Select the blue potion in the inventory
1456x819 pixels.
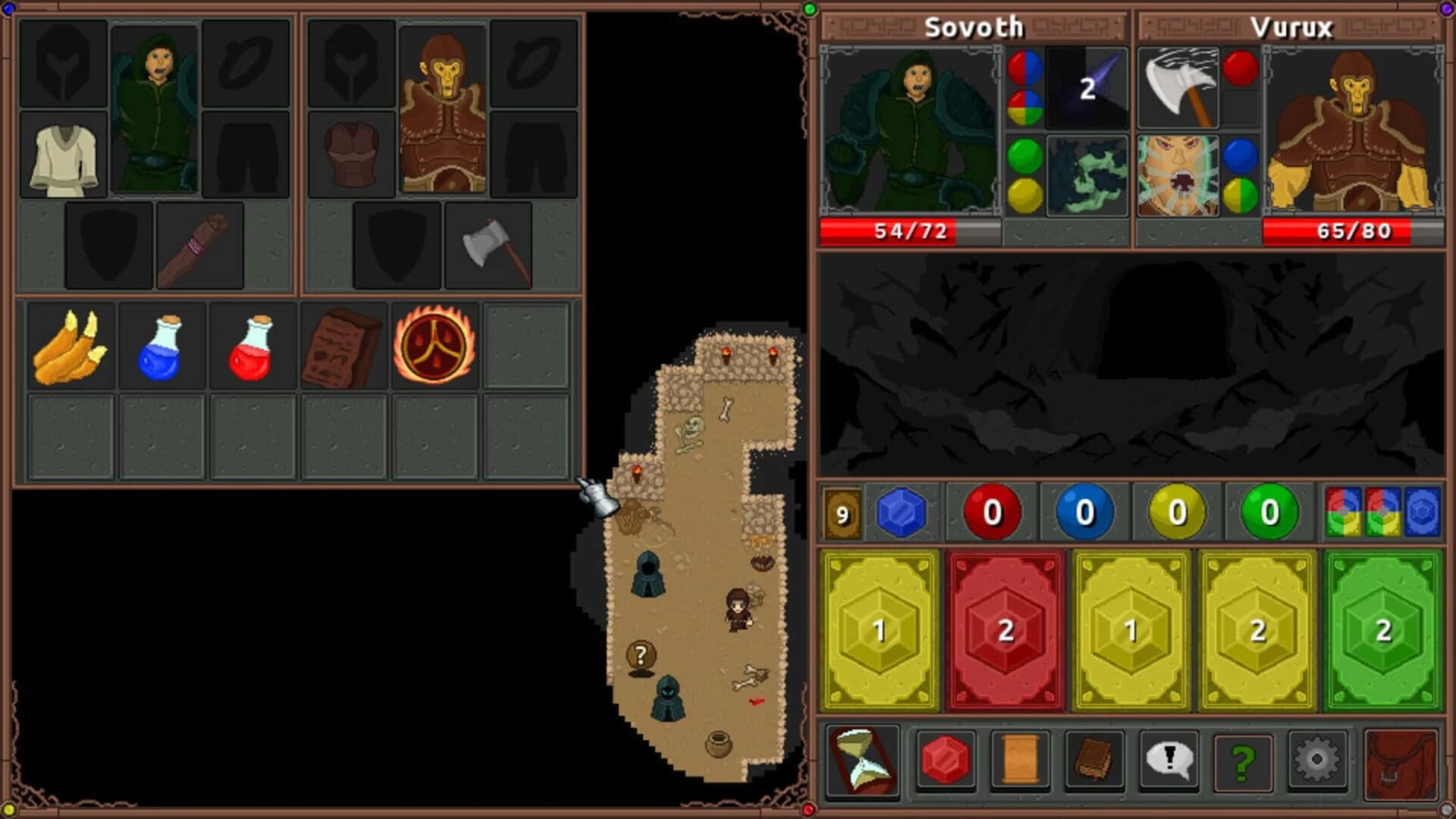(x=162, y=347)
